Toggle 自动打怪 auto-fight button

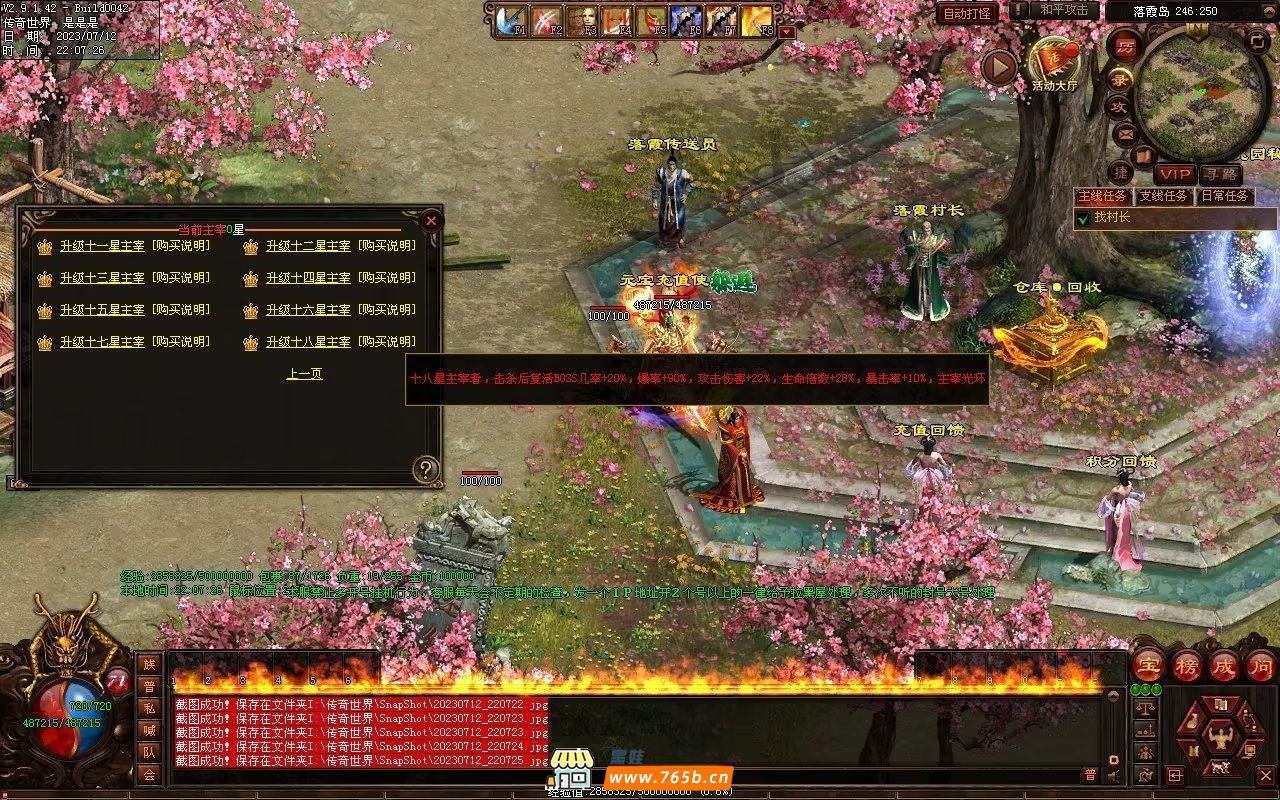tap(967, 13)
